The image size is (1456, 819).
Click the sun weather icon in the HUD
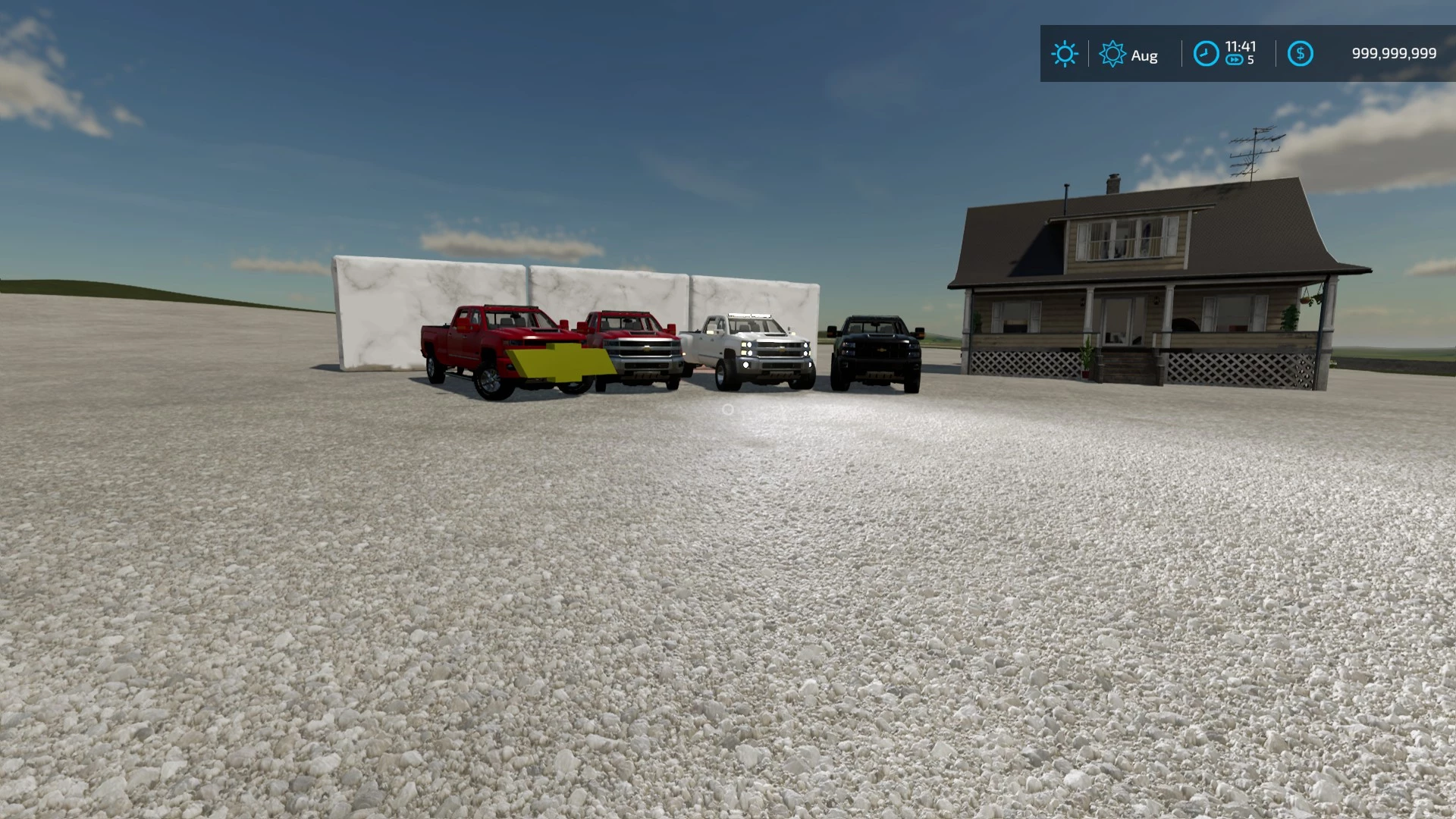coord(1065,53)
